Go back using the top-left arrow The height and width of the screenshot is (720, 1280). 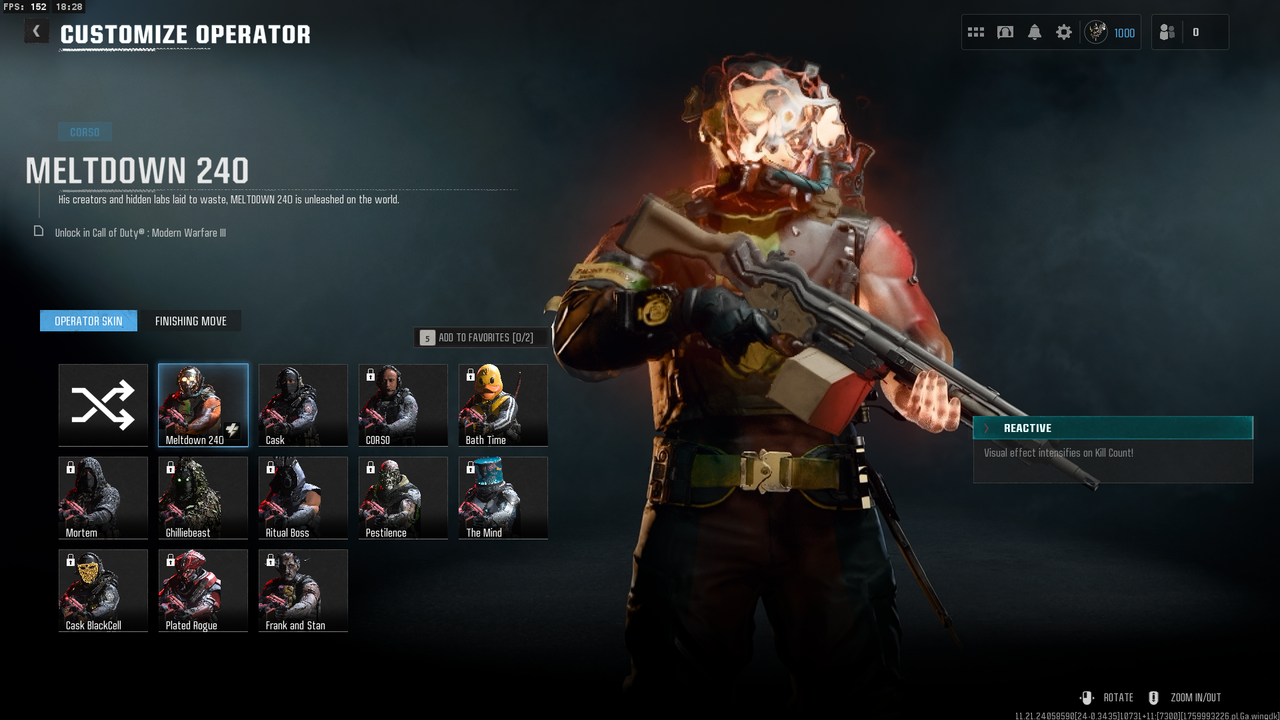(36, 31)
